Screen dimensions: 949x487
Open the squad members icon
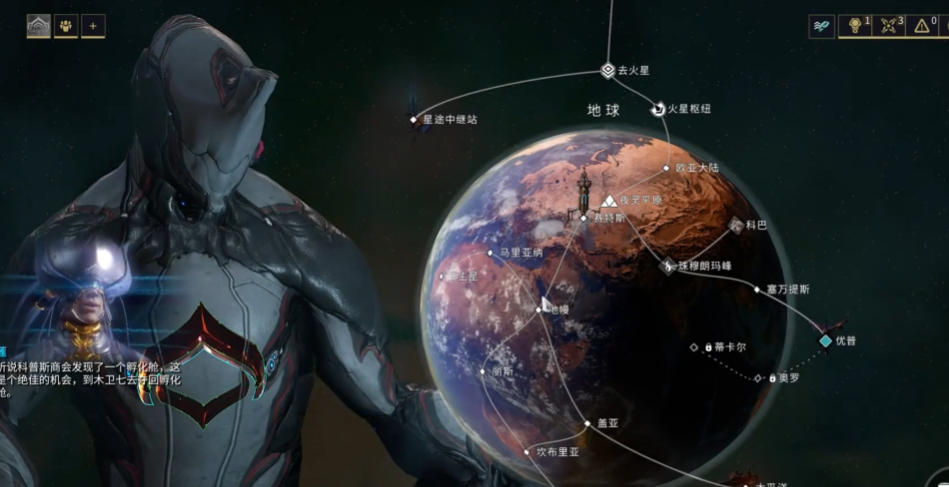pos(66,26)
